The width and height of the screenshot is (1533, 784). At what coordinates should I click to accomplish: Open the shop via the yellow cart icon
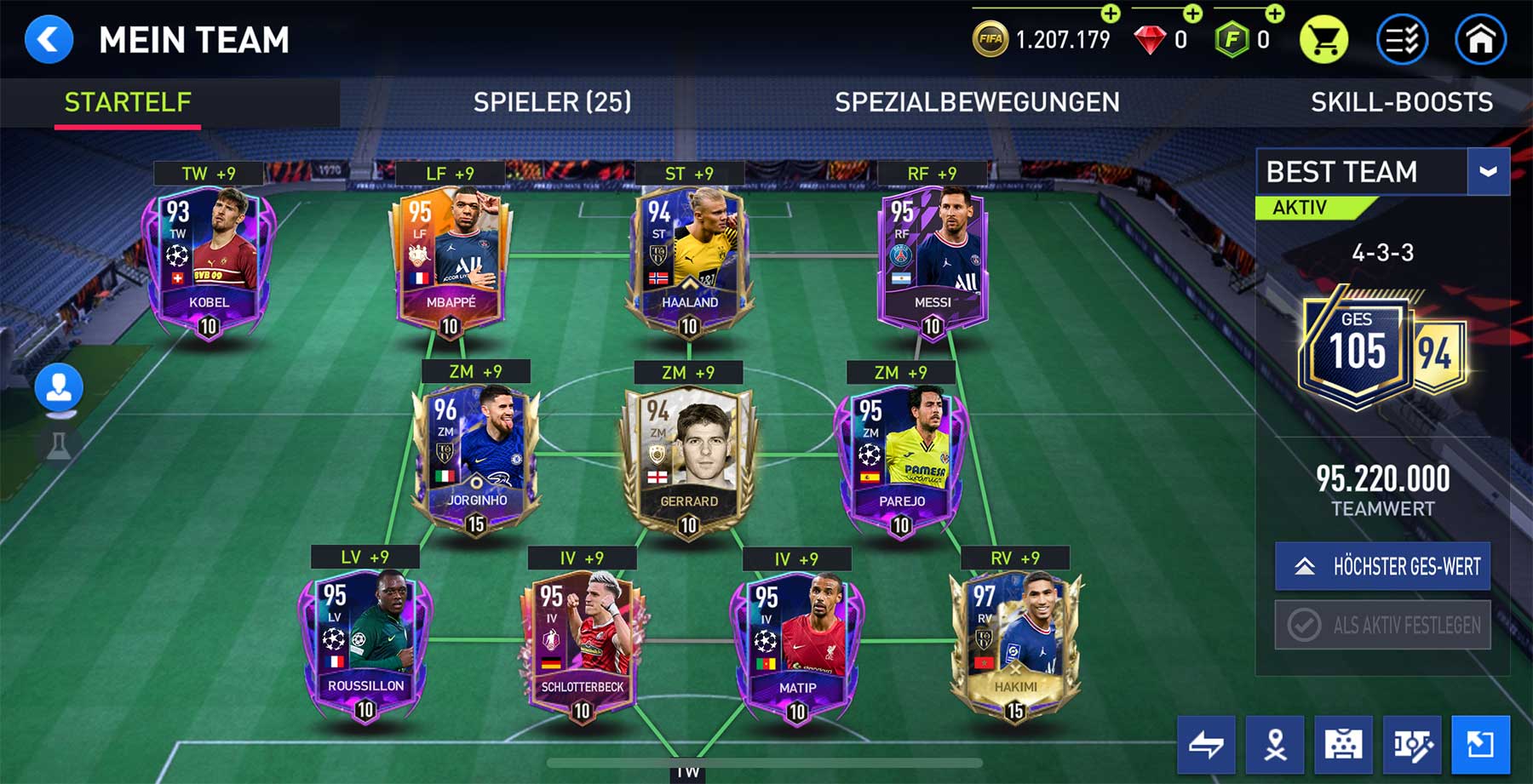(x=1323, y=40)
